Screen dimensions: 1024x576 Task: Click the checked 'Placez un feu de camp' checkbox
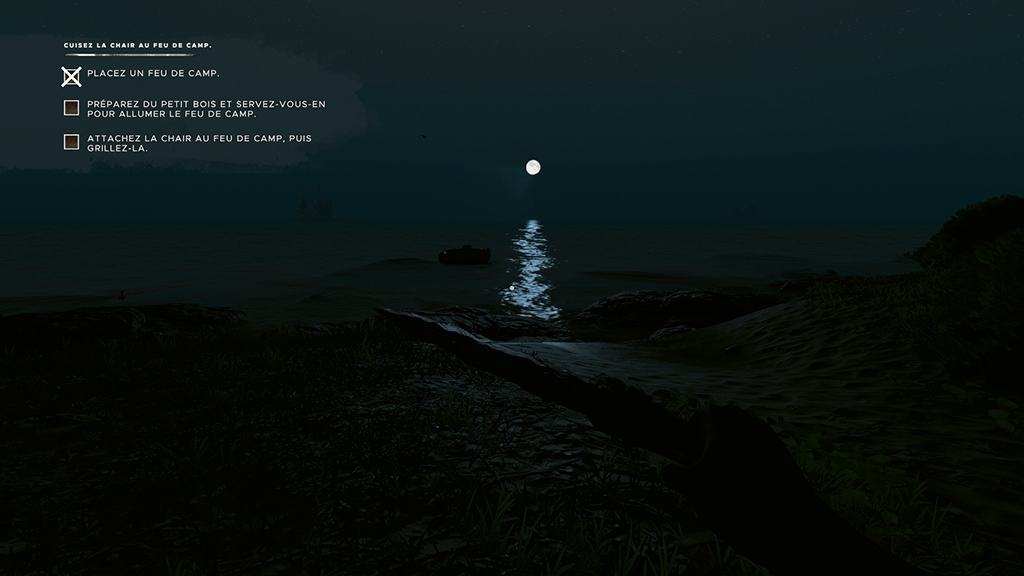click(71, 76)
